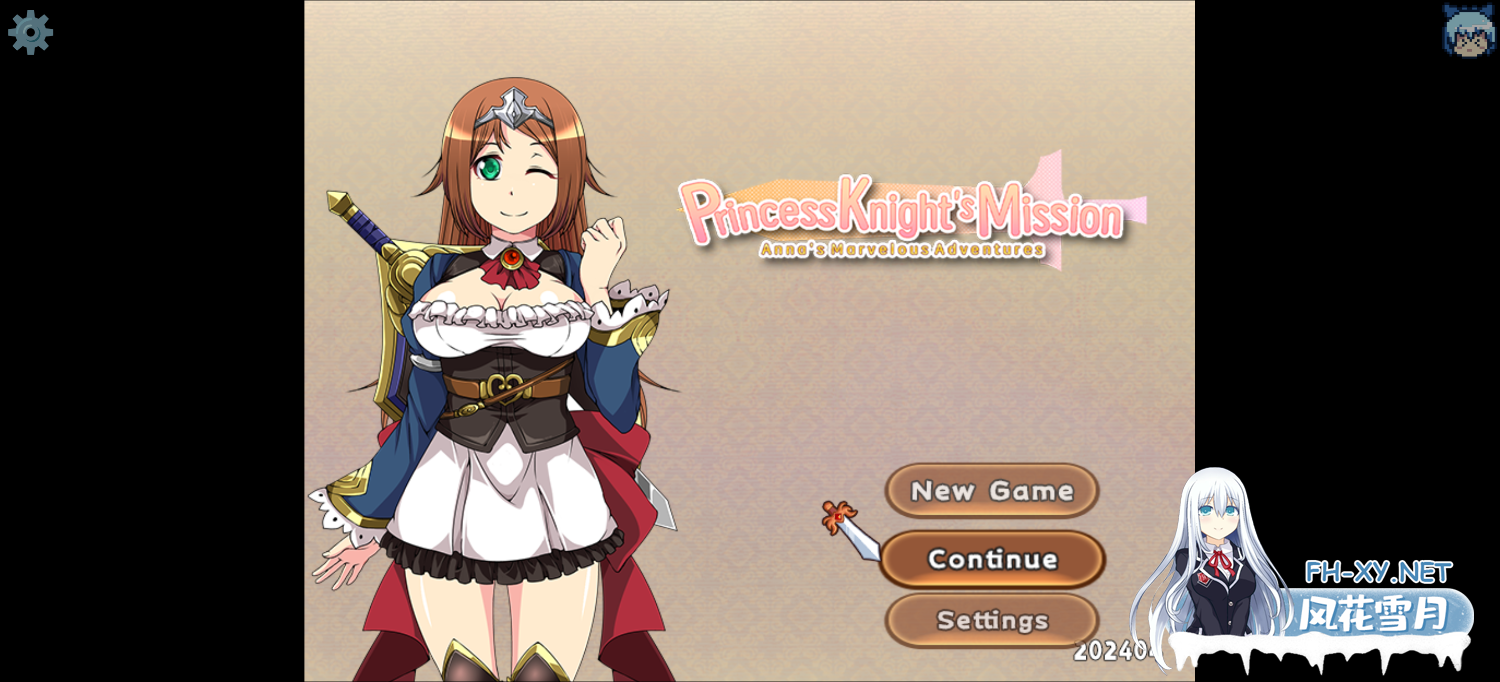This screenshot has width=1500, height=682.
Task: Open the Settings menu entry
Action: [991, 620]
